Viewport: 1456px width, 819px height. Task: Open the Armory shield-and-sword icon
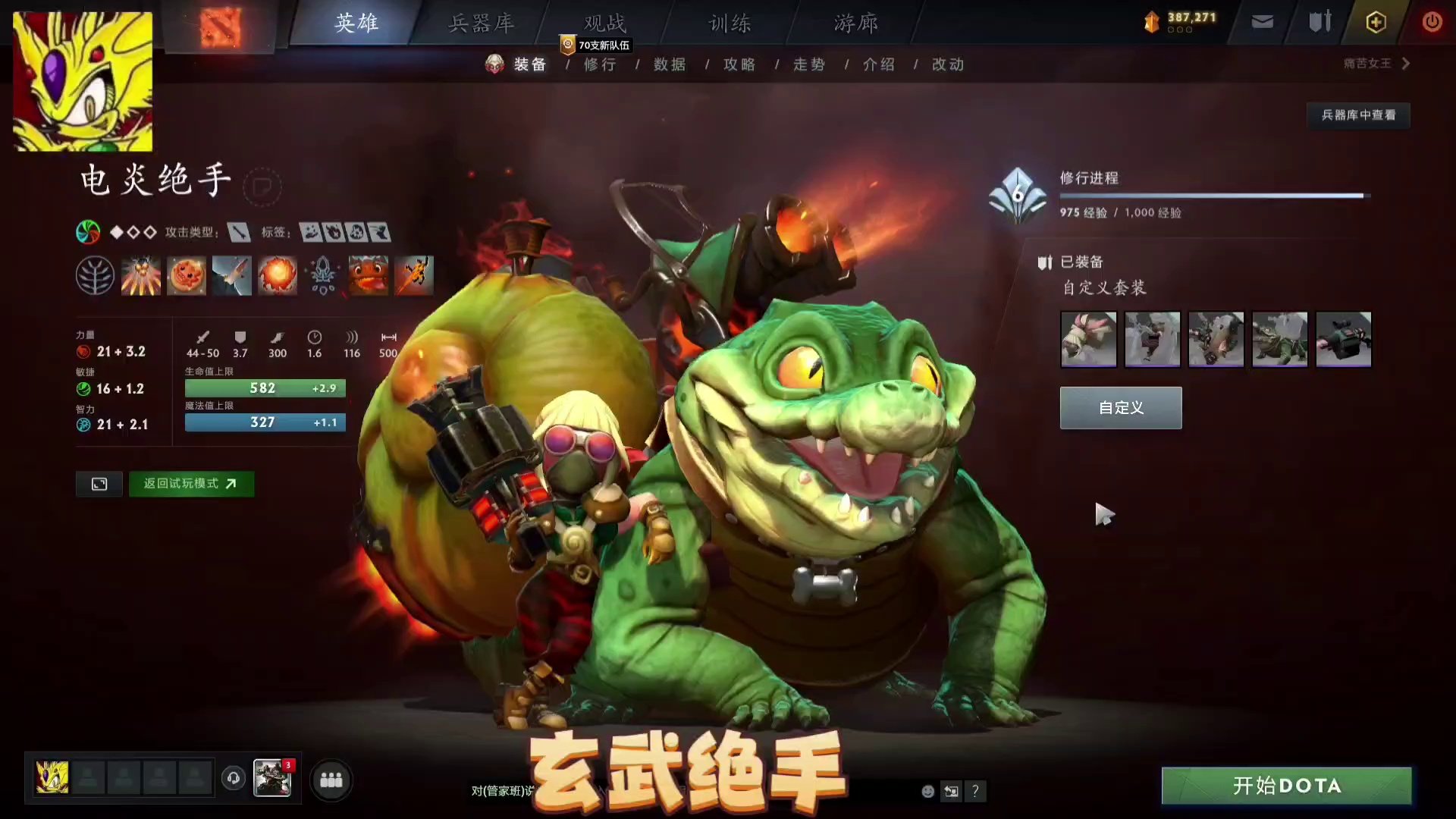(x=1318, y=22)
